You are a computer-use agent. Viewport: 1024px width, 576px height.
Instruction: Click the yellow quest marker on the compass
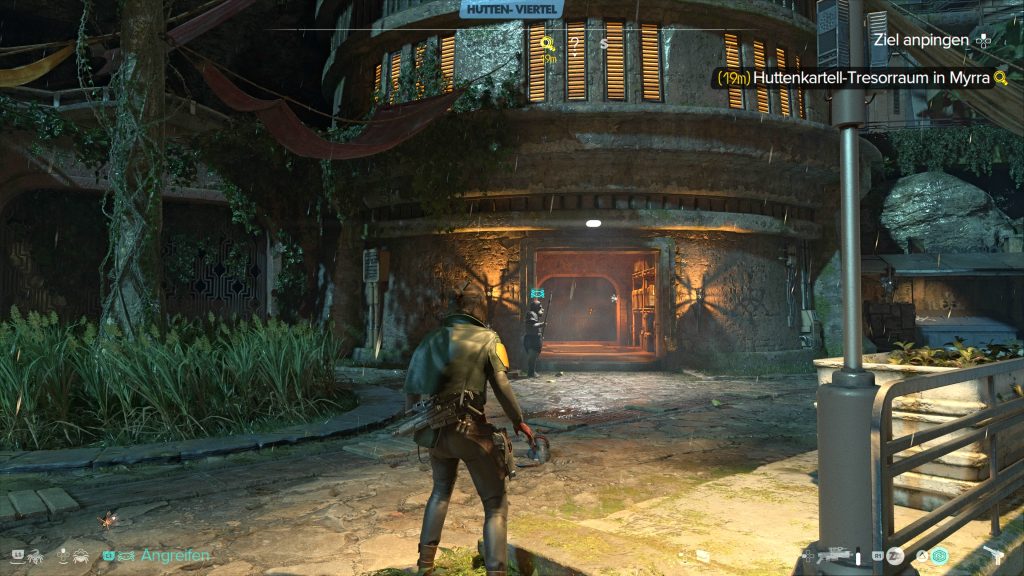548,43
